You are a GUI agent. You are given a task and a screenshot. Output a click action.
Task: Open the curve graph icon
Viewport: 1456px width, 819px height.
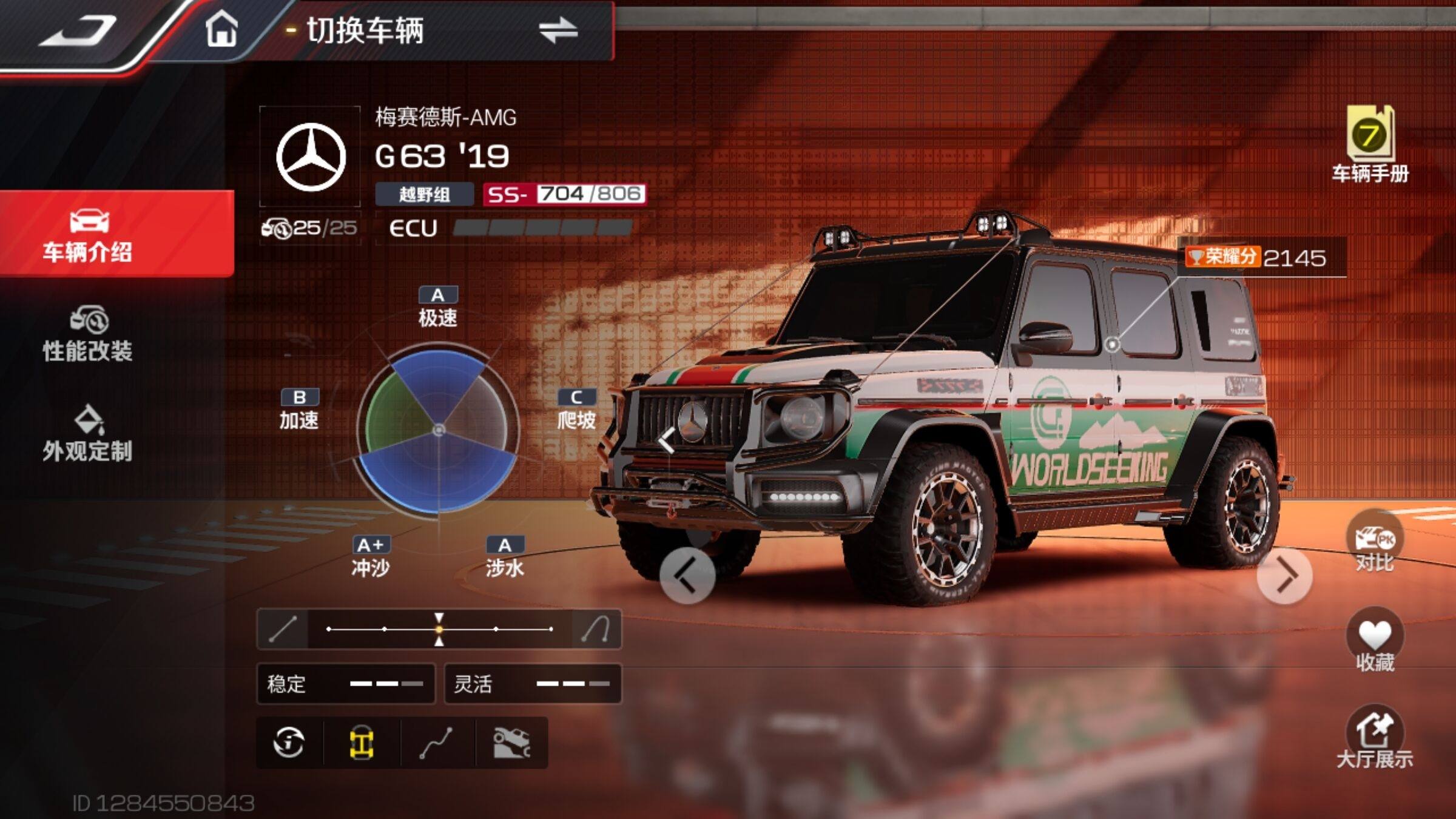pos(436,743)
